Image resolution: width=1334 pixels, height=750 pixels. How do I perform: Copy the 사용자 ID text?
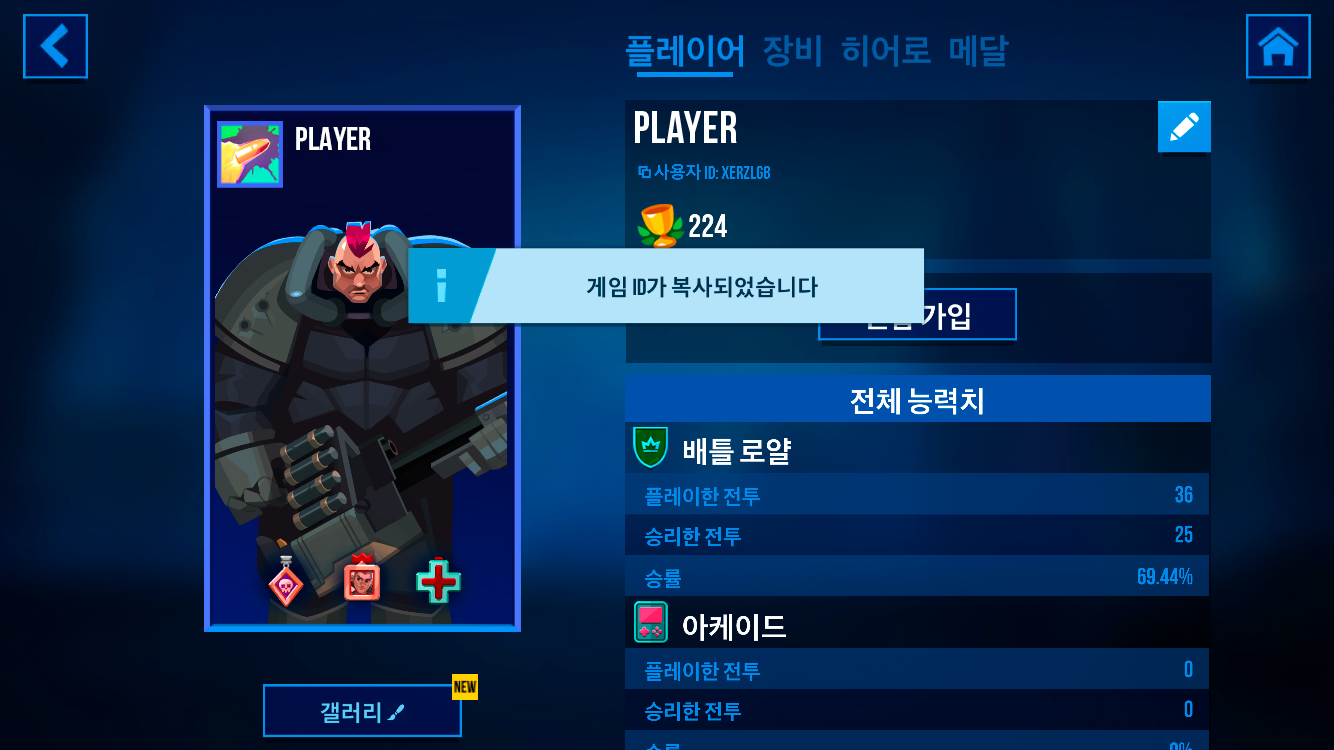click(704, 173)
